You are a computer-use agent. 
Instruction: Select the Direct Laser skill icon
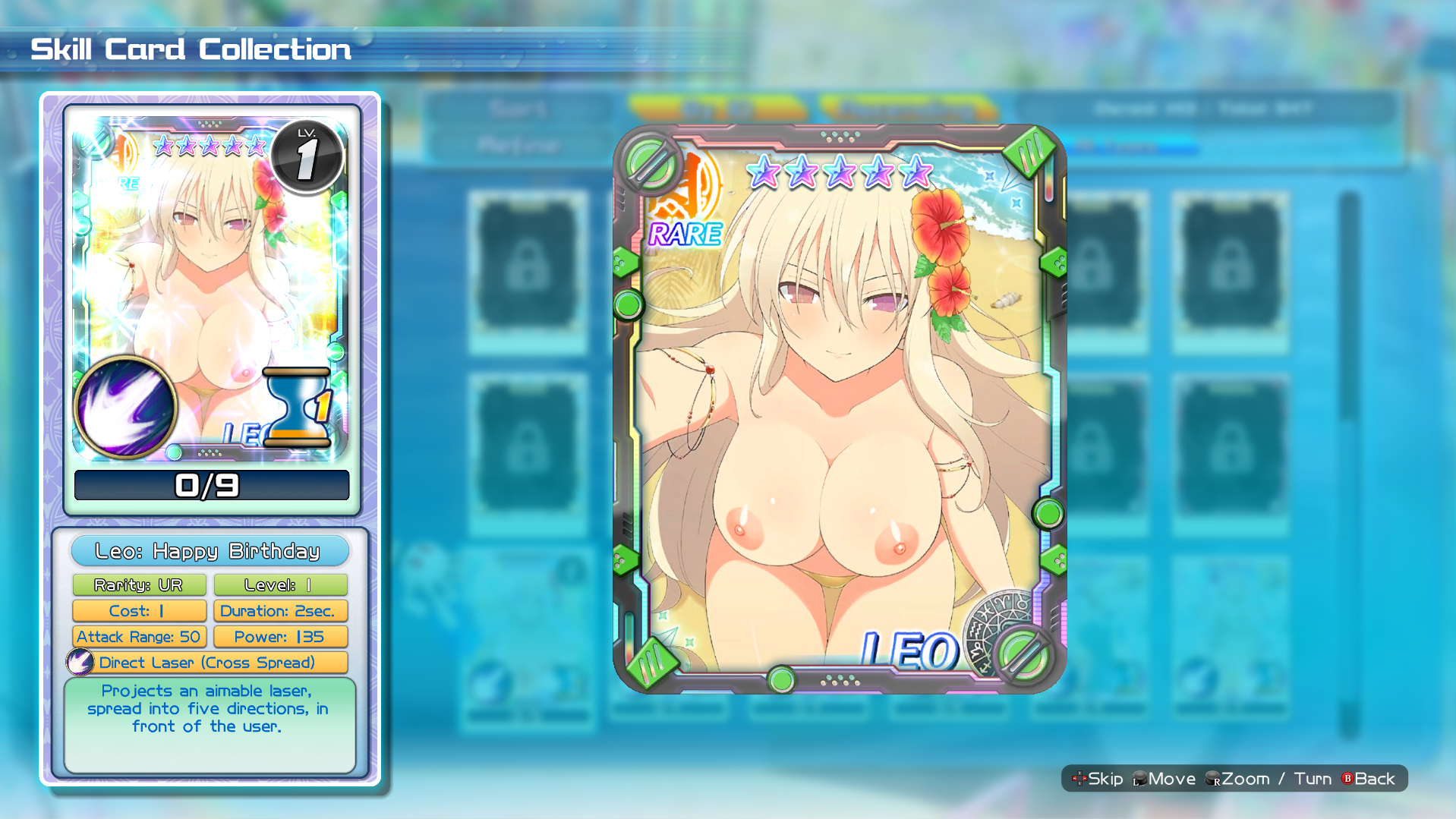(x=82, y=662)
